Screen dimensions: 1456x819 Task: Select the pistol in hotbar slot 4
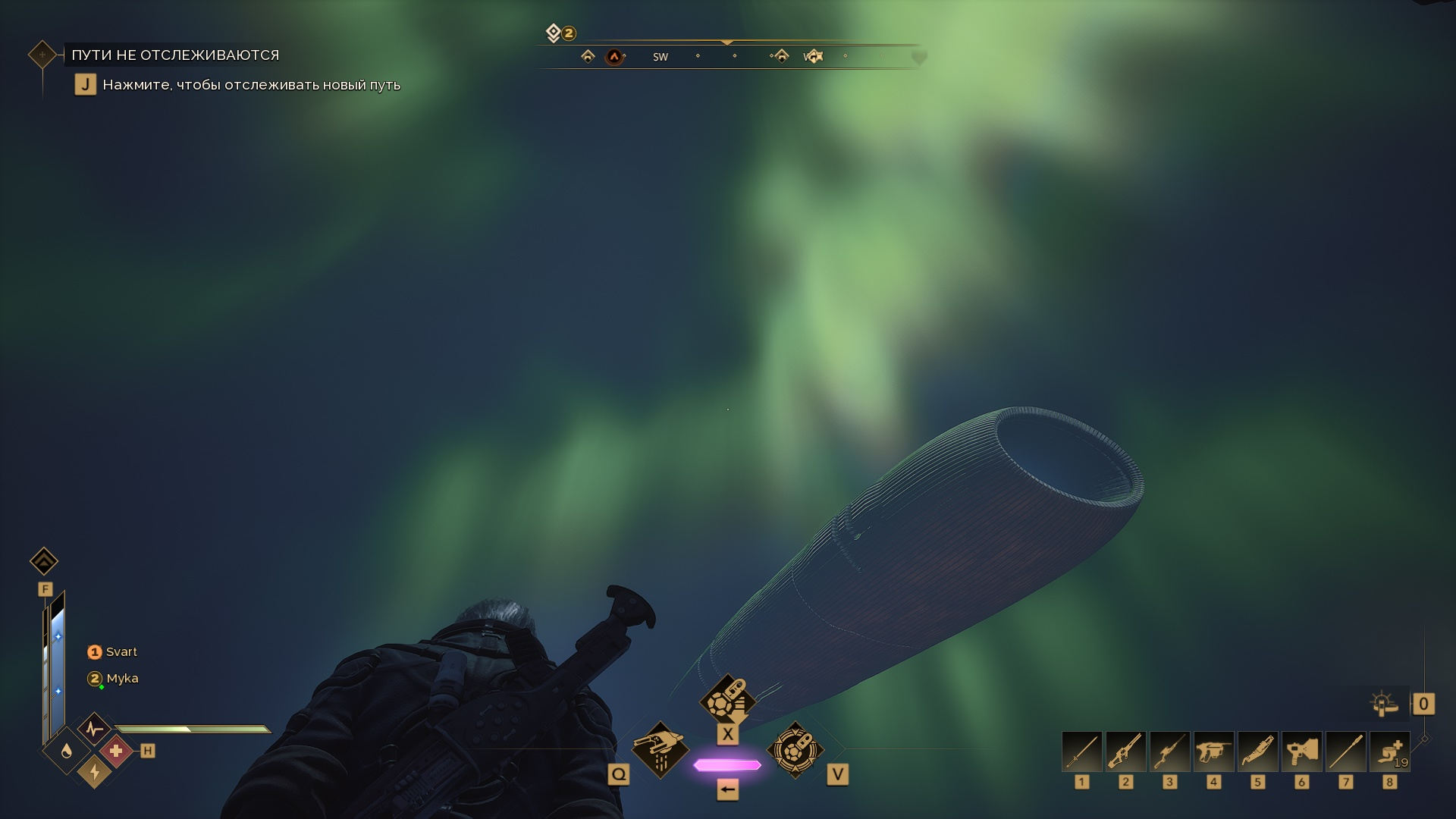[x=1213, y=752]
